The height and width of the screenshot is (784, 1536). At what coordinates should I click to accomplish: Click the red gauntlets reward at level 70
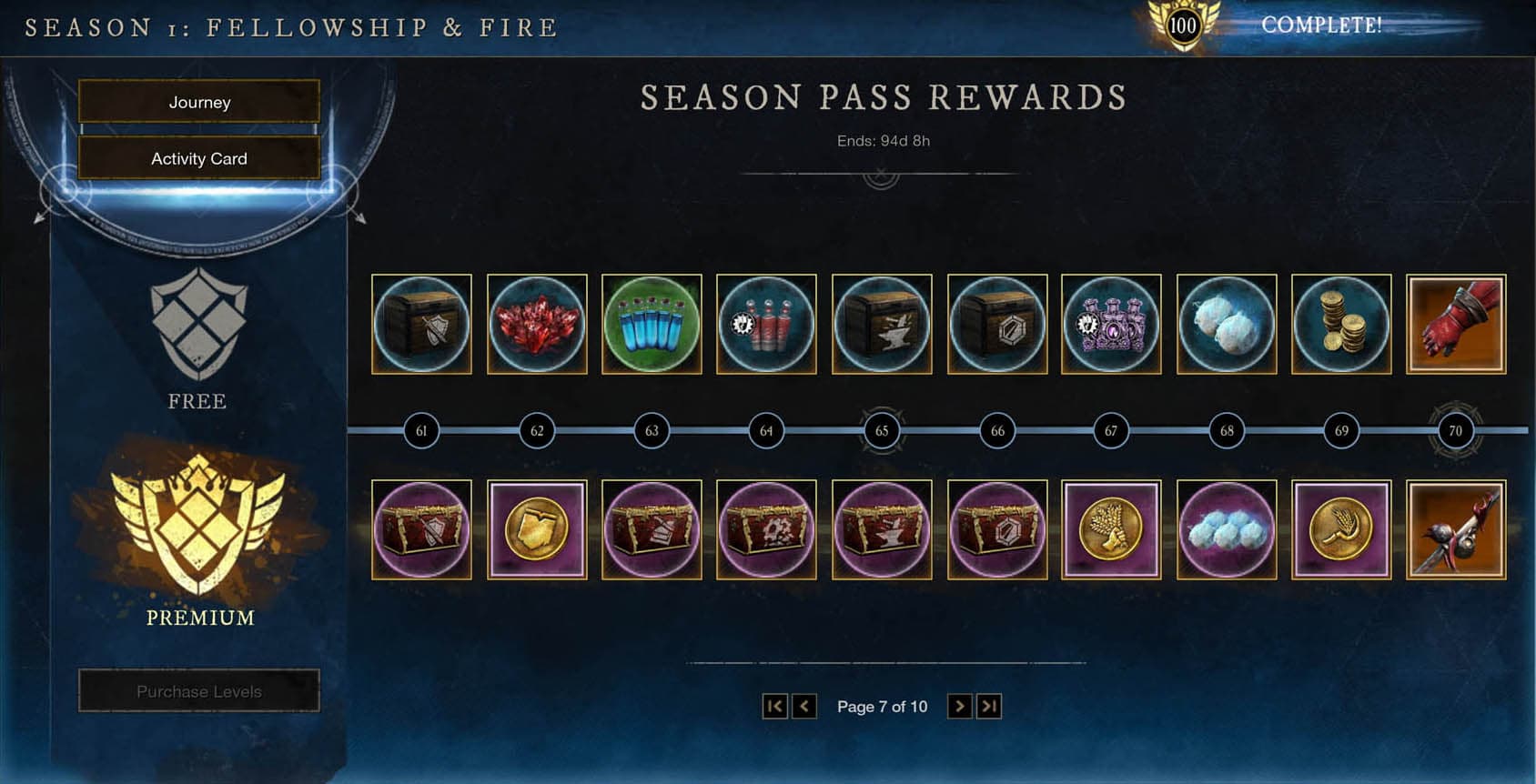[1455, 324]
